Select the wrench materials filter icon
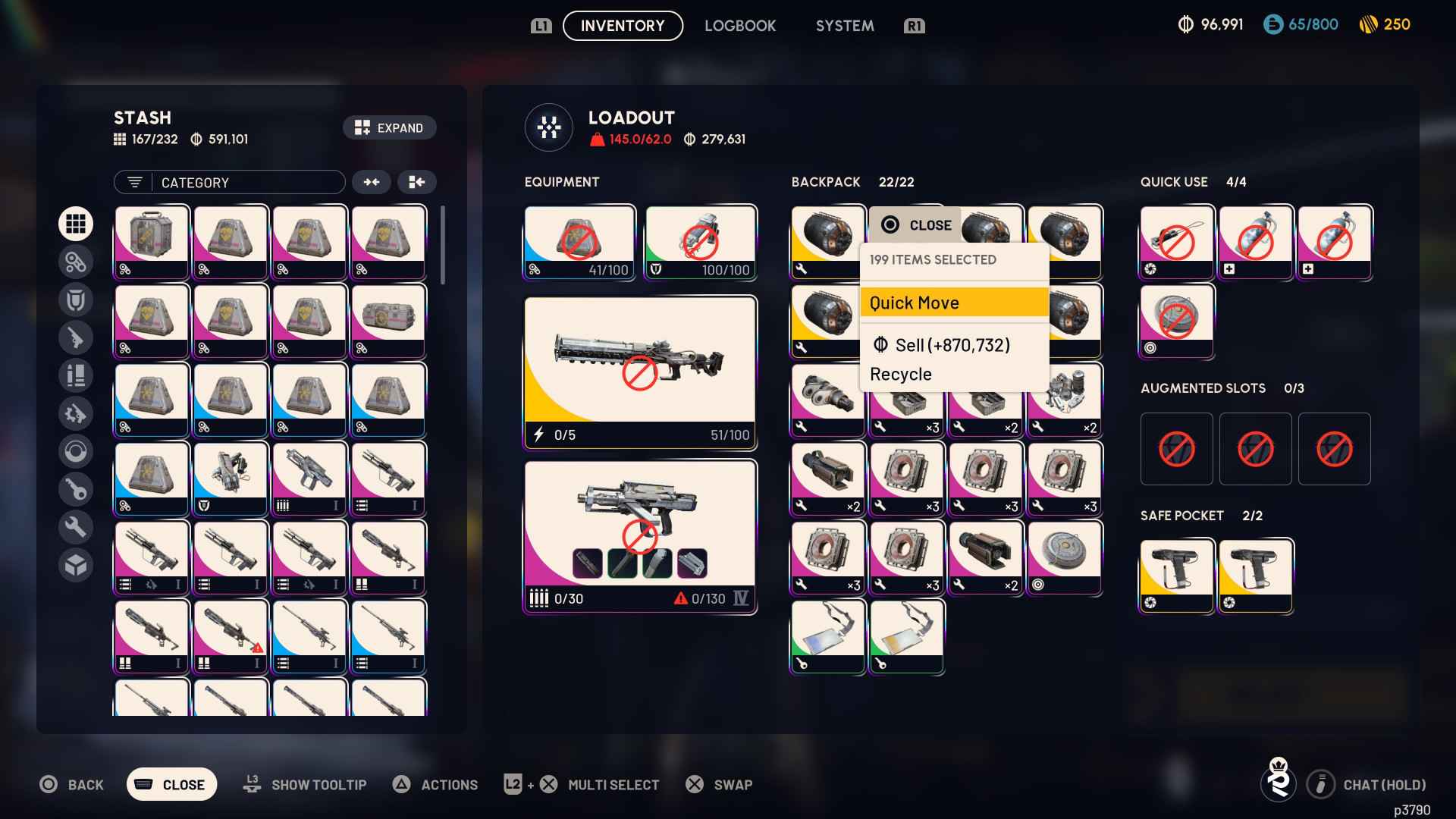Viewport: 1456px width, 819px height. coord(76,527)
